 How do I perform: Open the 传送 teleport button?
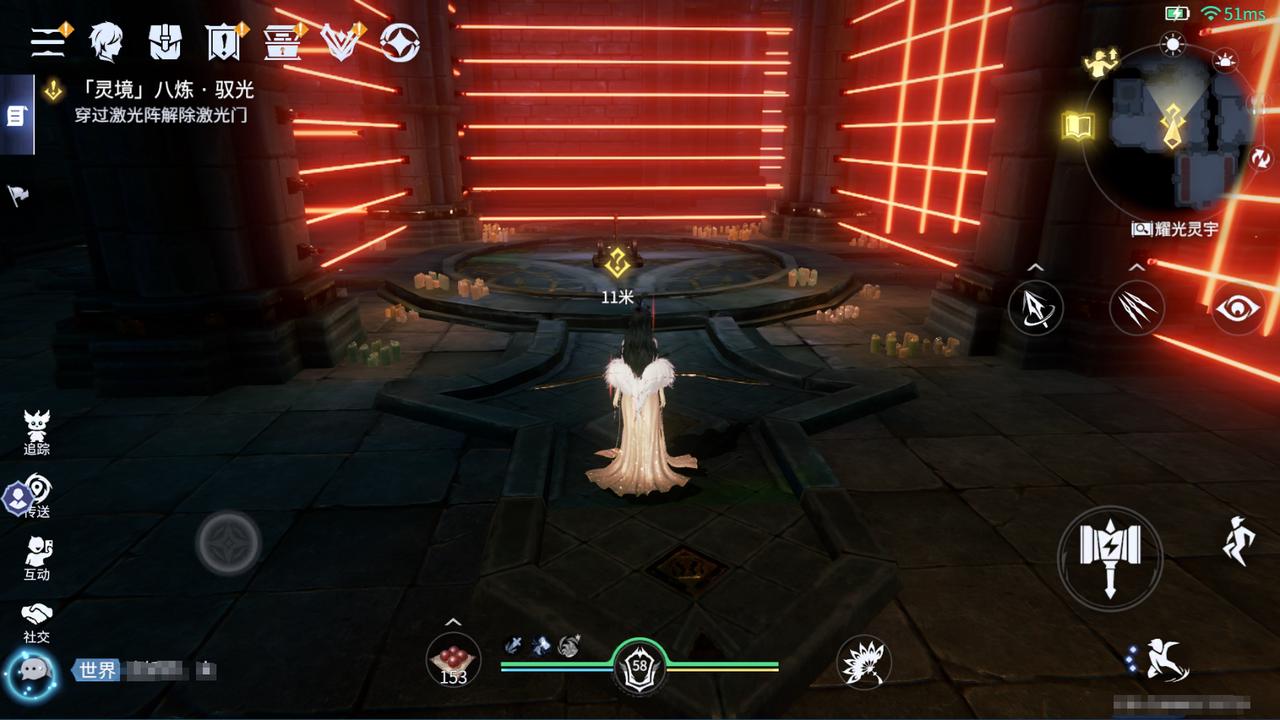click(37, 496)
